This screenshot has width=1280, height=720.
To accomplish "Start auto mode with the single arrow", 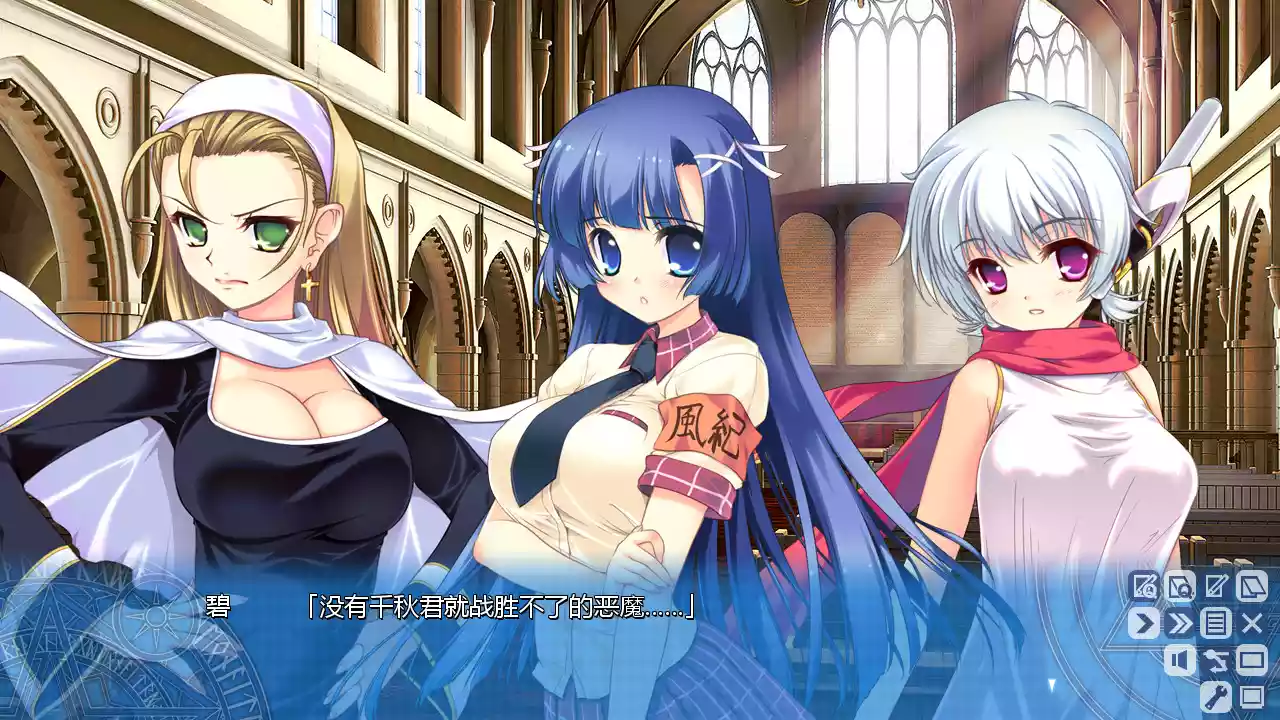I will click(x=1144, y=623).
